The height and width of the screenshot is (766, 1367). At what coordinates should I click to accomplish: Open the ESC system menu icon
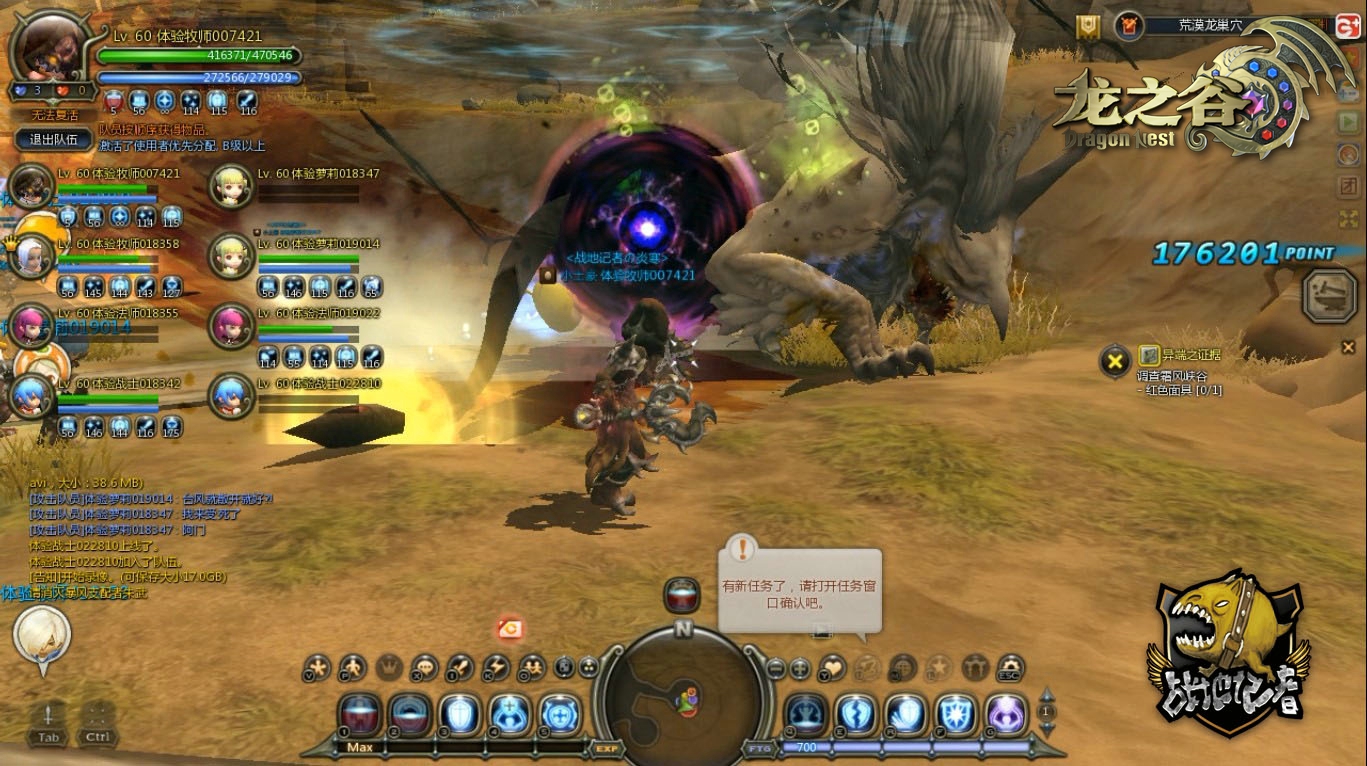point(1011,667)
